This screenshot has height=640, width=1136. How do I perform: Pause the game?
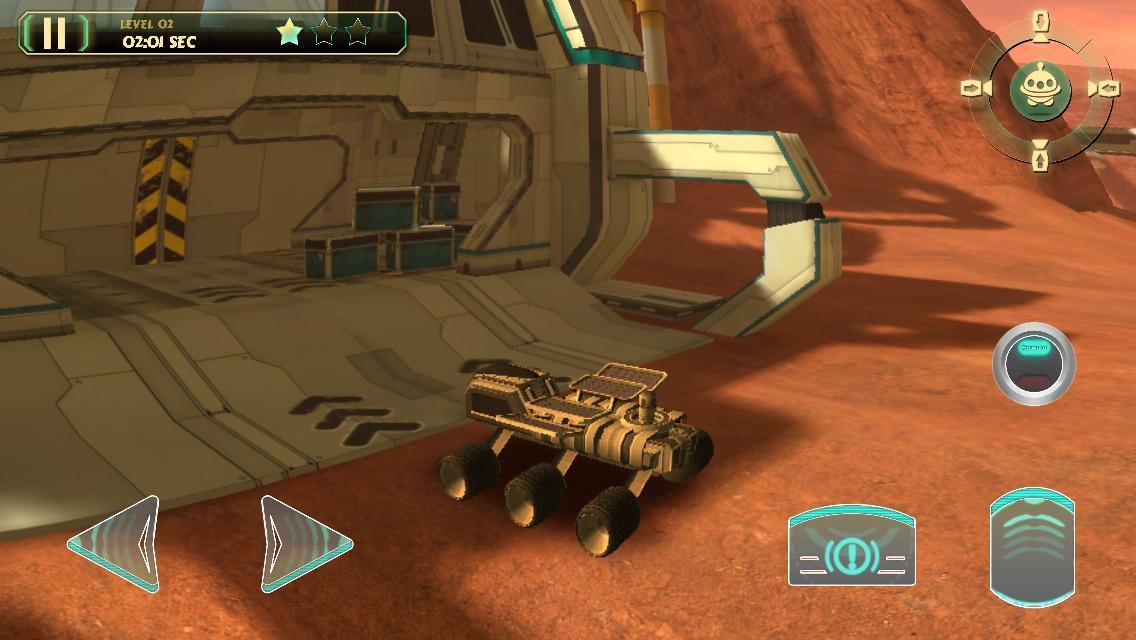[54, 33]
